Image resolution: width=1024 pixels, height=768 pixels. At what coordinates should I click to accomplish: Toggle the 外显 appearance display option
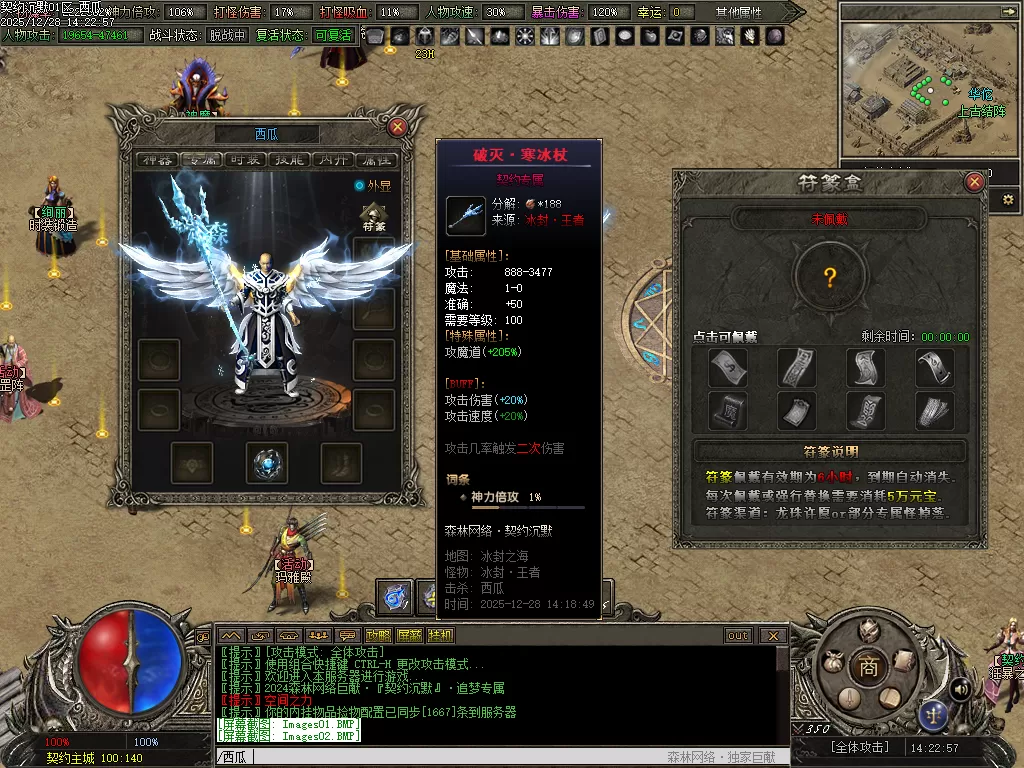click(x=360, y=185)
